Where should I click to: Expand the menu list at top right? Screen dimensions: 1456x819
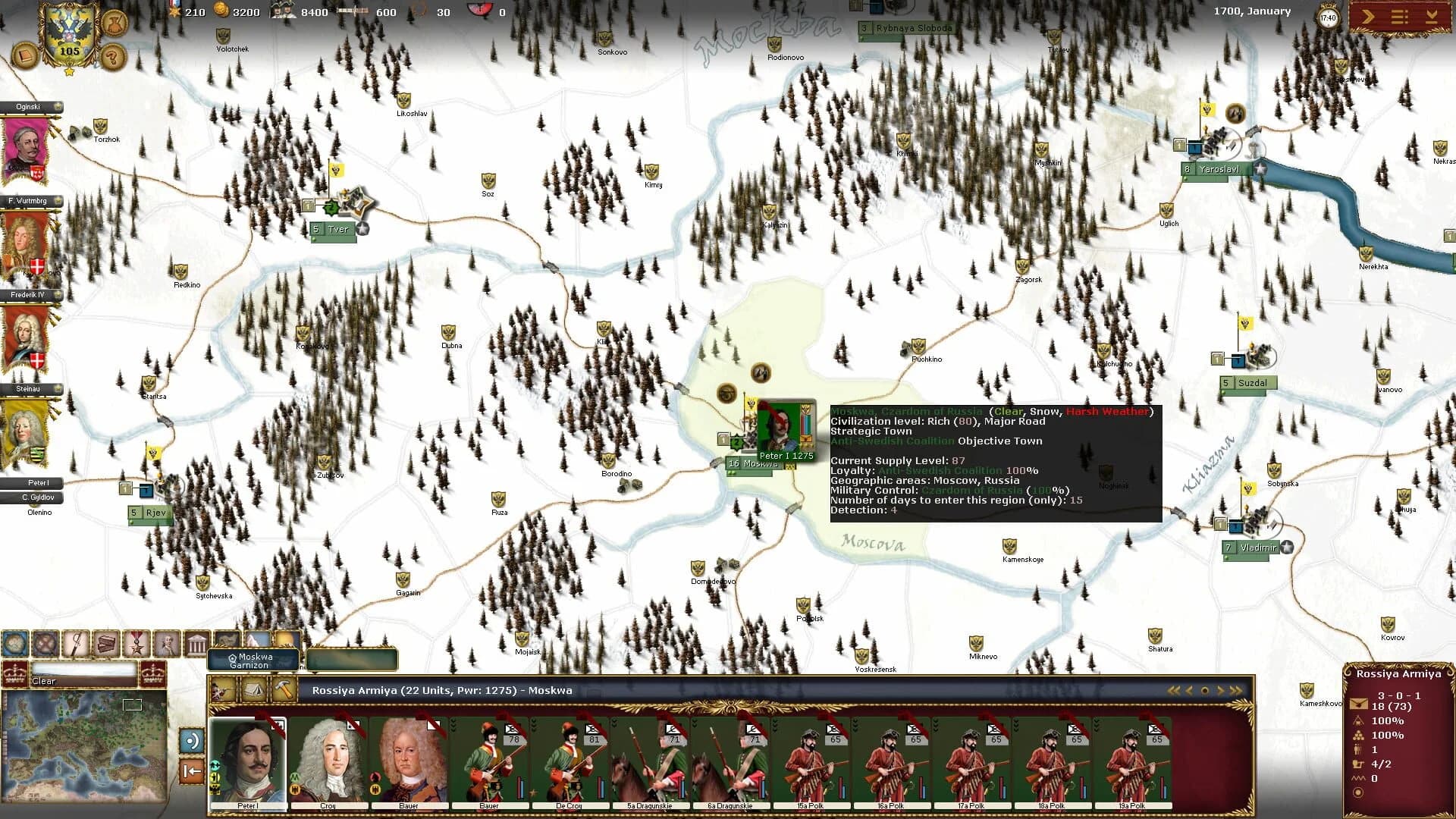tap(1399, 17)
